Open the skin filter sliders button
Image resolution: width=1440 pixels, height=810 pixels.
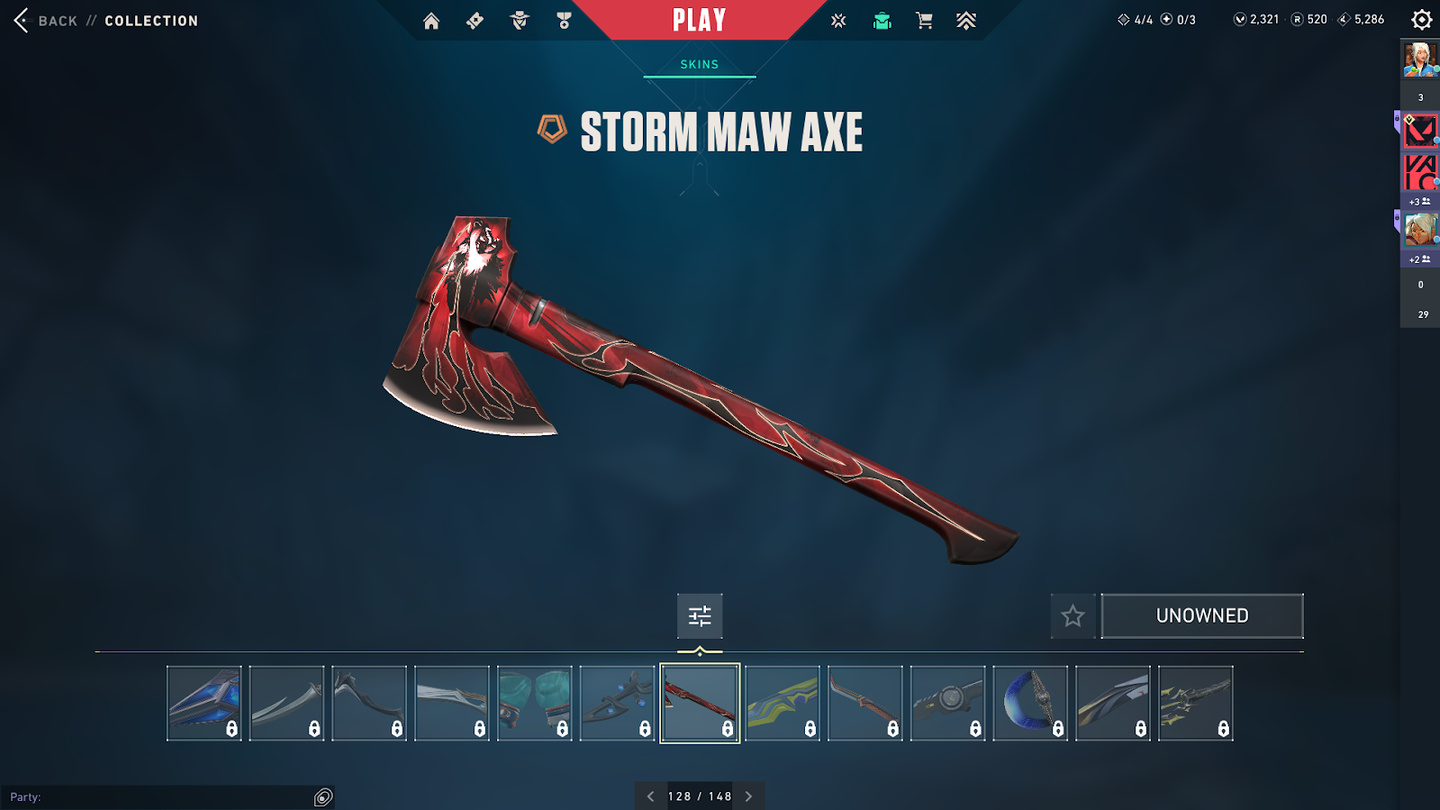pyautogui.click(x=700, y=616)
